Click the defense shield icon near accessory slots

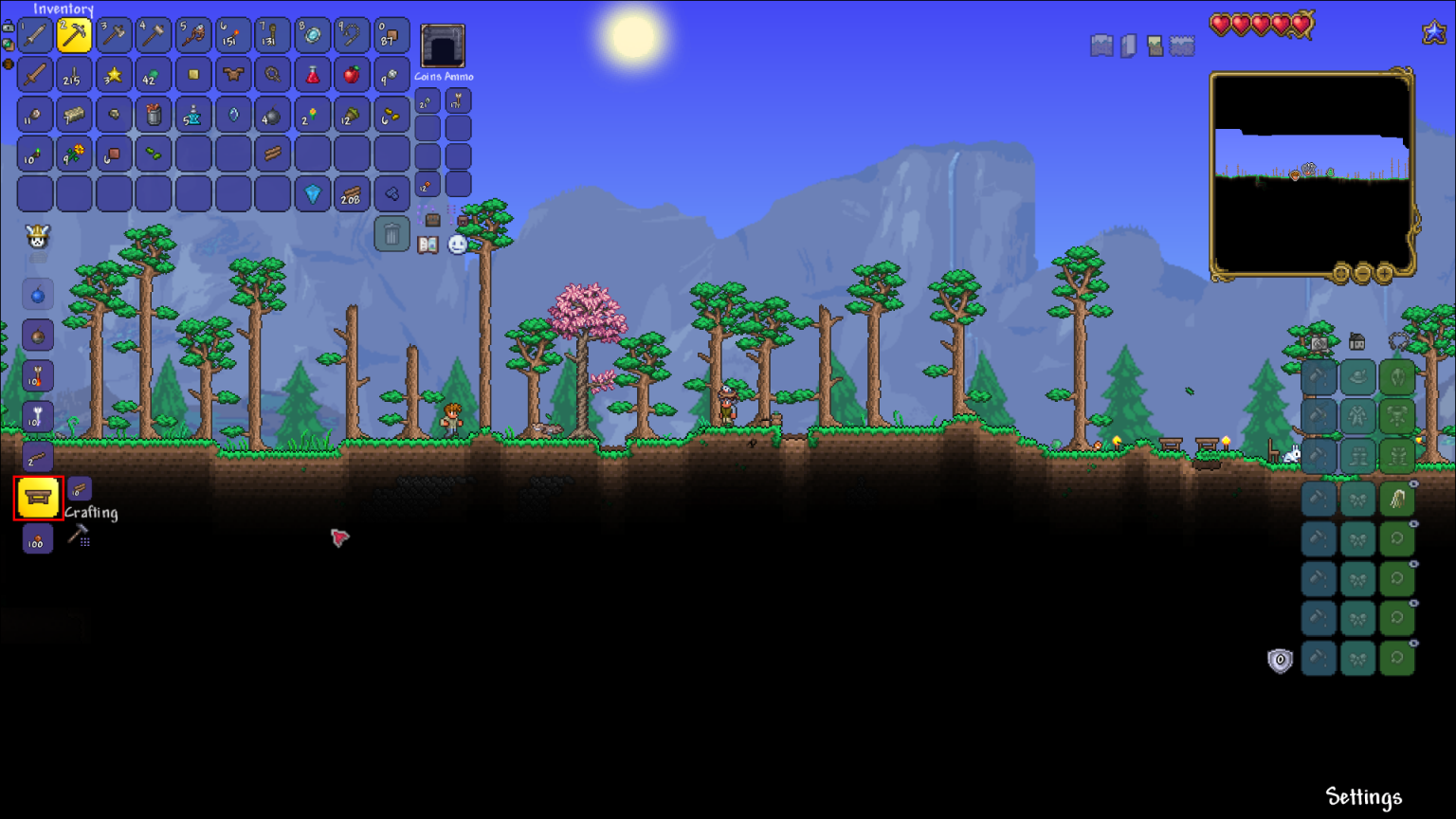pos(1279,661)
